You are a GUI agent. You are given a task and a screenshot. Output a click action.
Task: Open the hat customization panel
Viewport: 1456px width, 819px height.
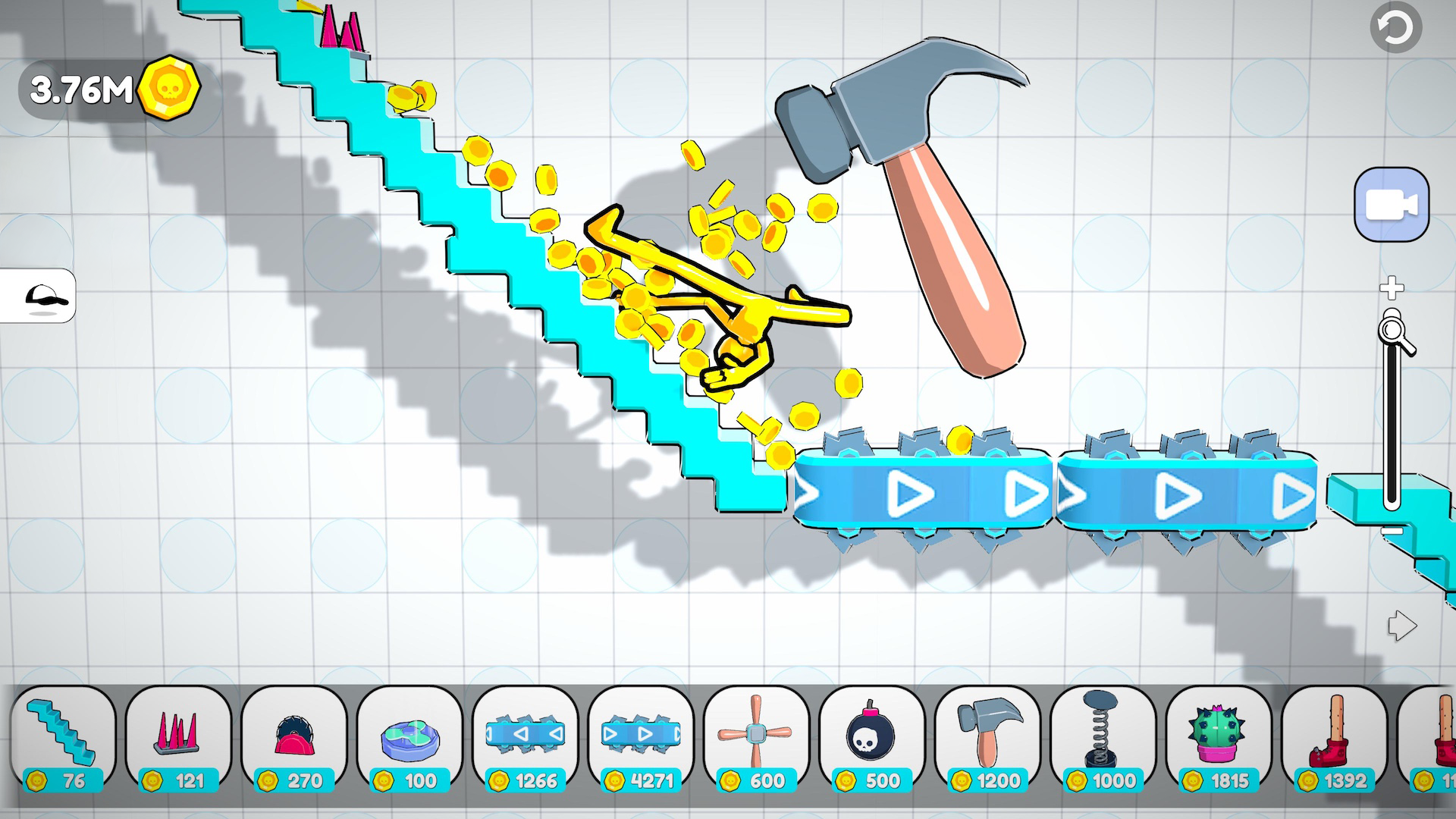pyautogui.click(x=42, y=297)
